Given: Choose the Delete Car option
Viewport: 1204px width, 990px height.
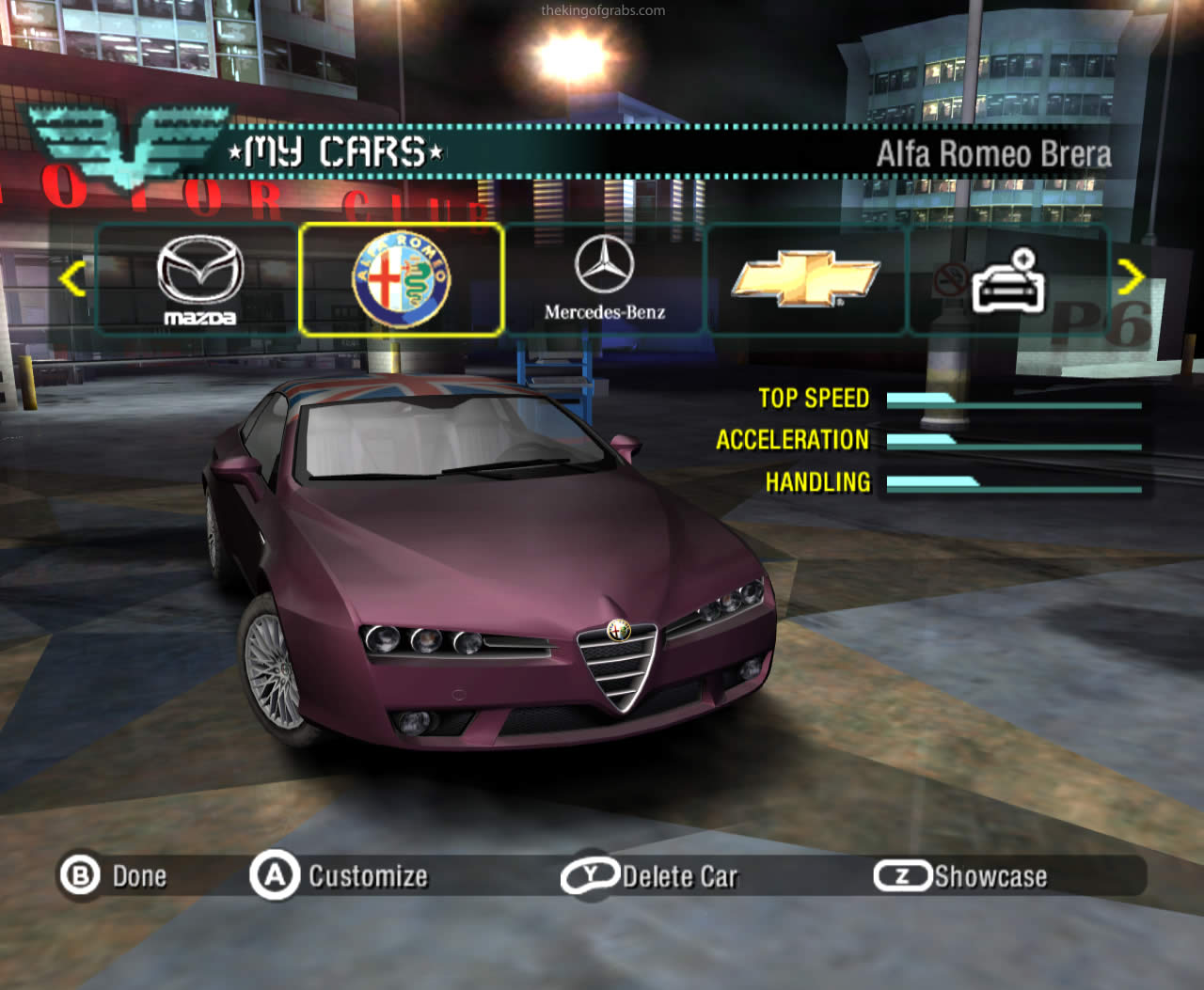Looking at the screenshot, I should click(x=651, y=876).
